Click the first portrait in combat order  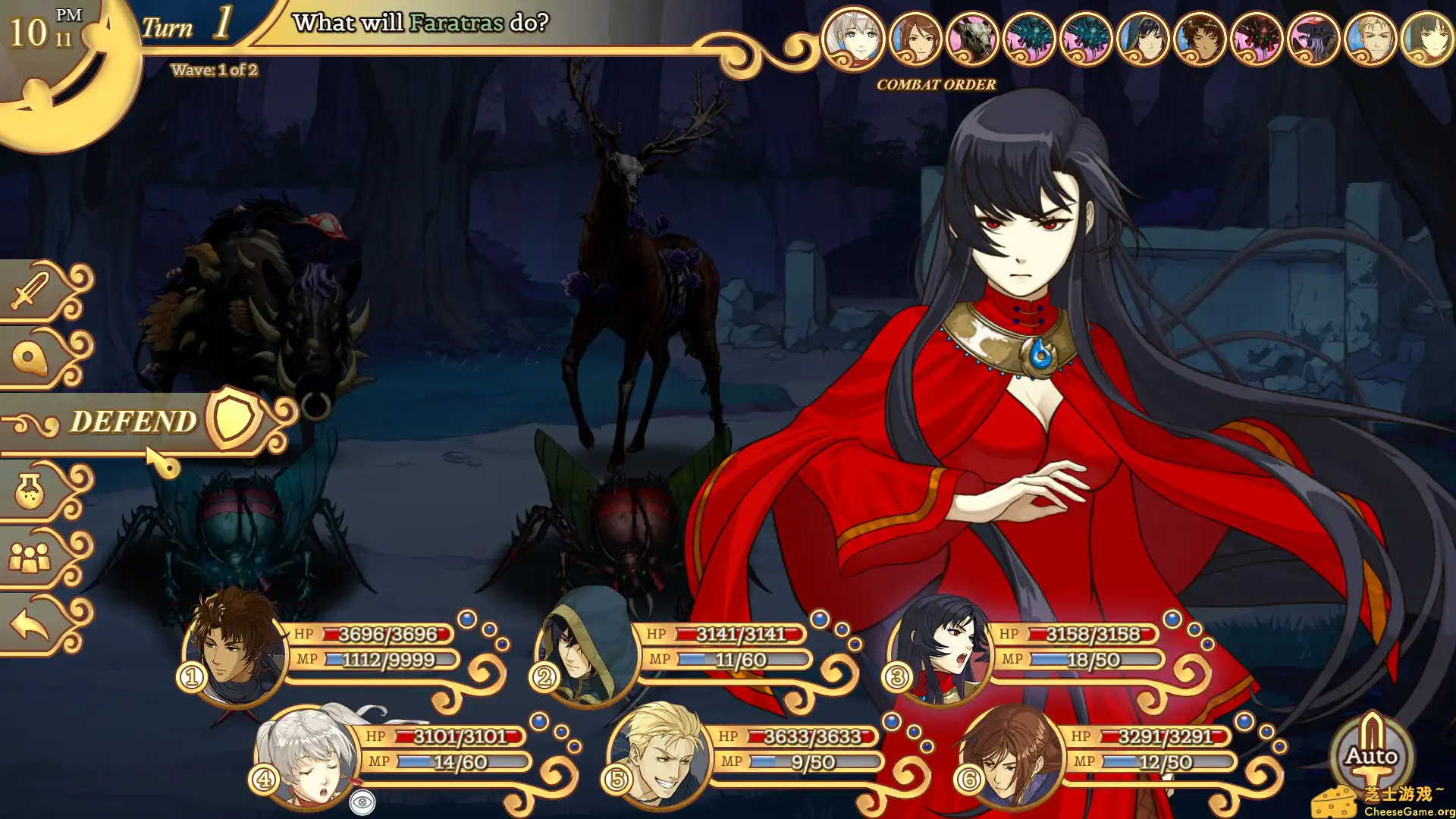(x=853, y=38)
